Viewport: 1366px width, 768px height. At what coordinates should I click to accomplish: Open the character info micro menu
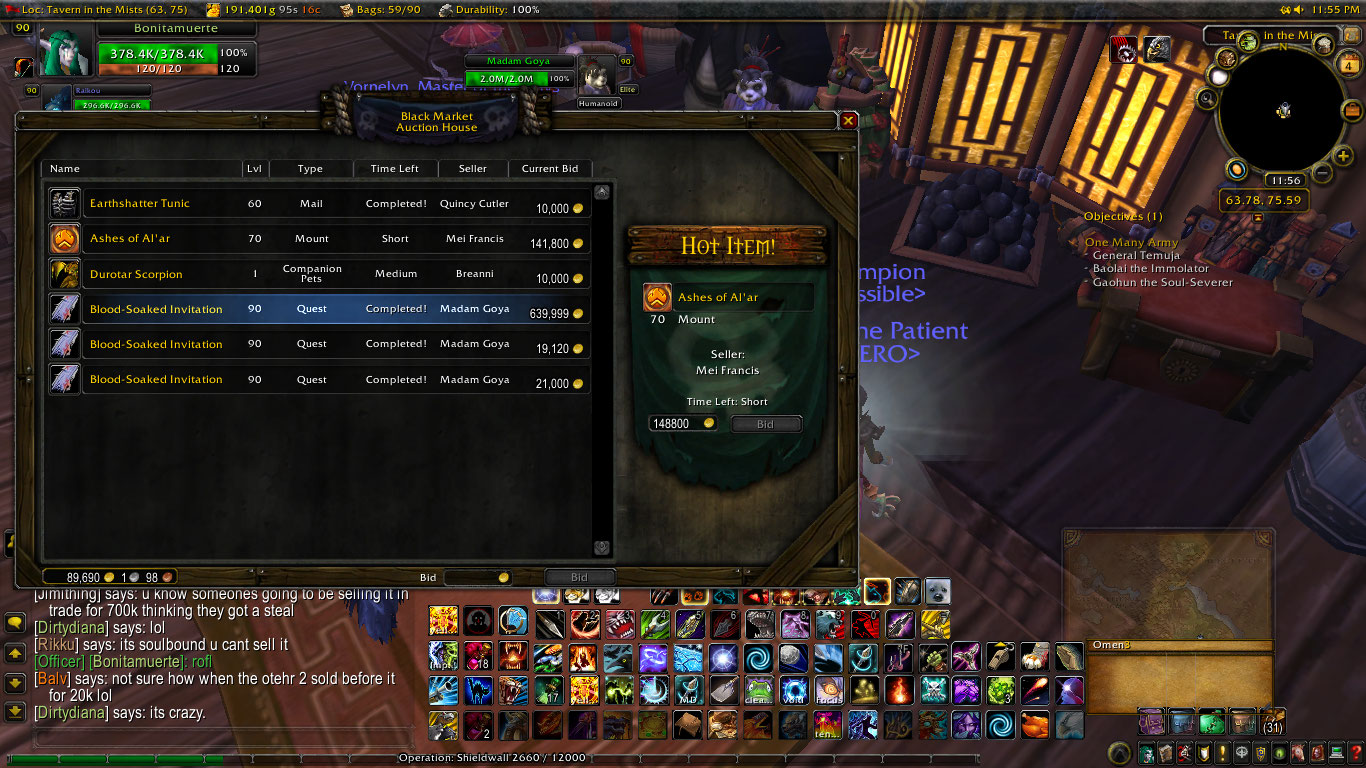[1146, 753]
